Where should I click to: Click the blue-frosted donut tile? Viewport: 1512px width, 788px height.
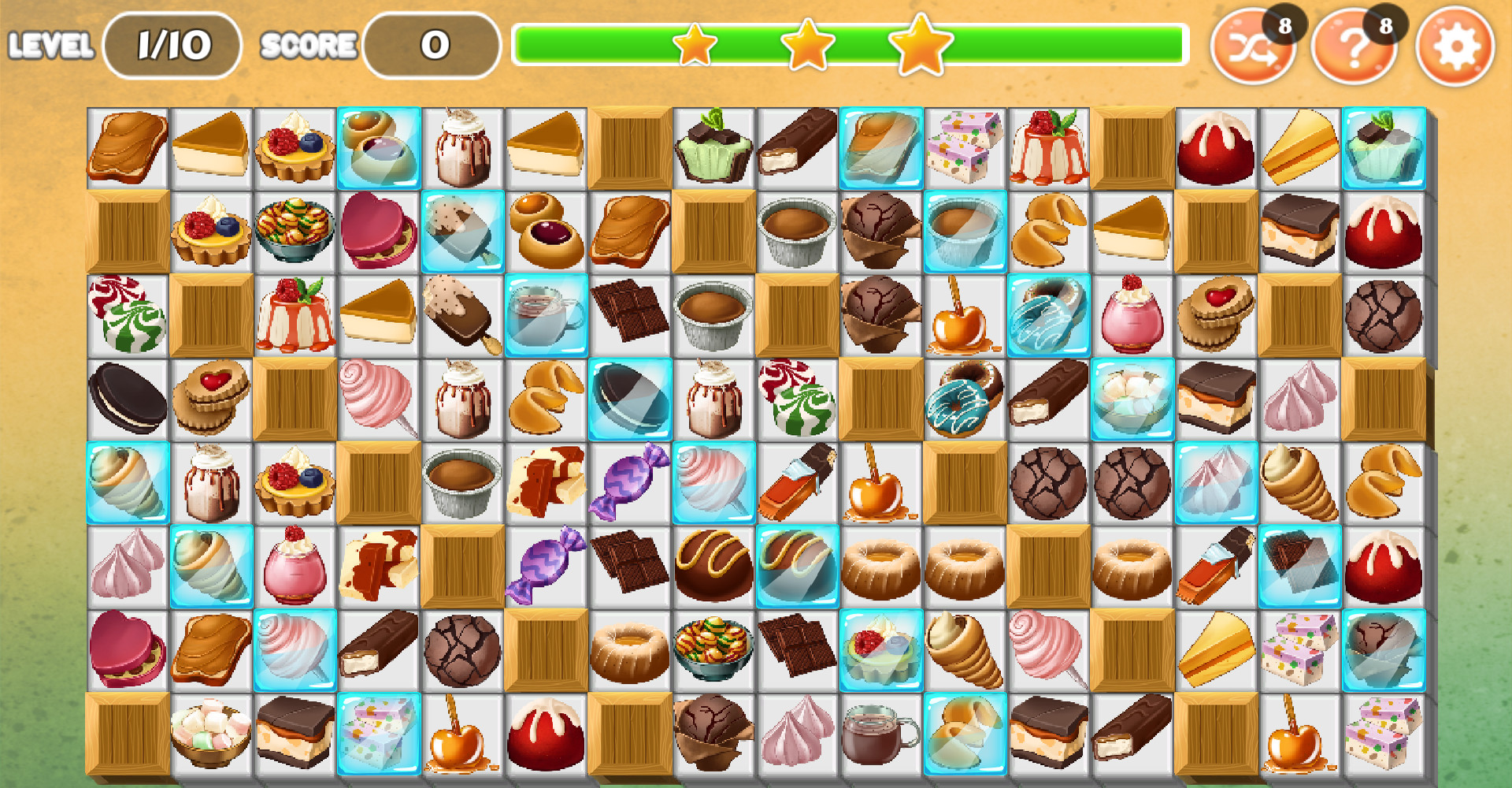point(963,398)
